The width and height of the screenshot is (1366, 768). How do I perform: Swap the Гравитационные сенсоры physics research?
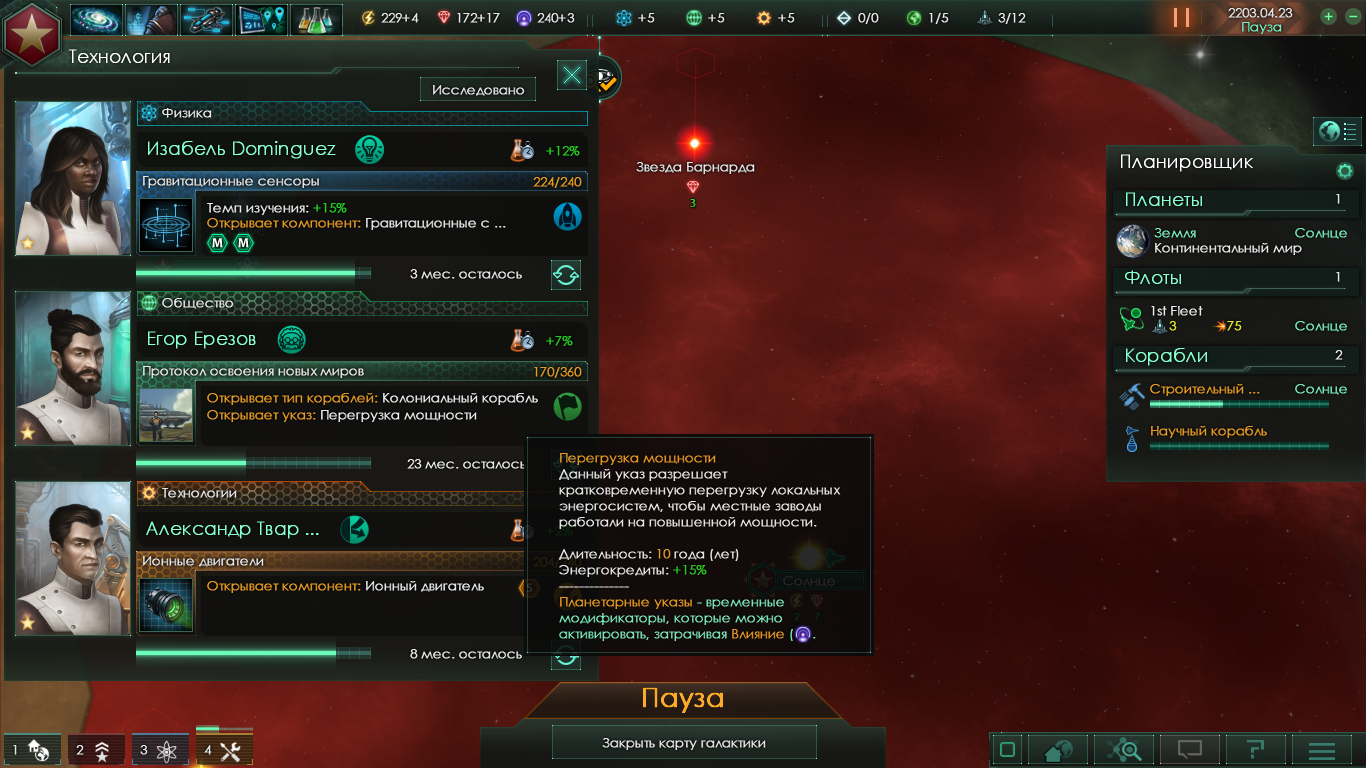pos(566,274)
